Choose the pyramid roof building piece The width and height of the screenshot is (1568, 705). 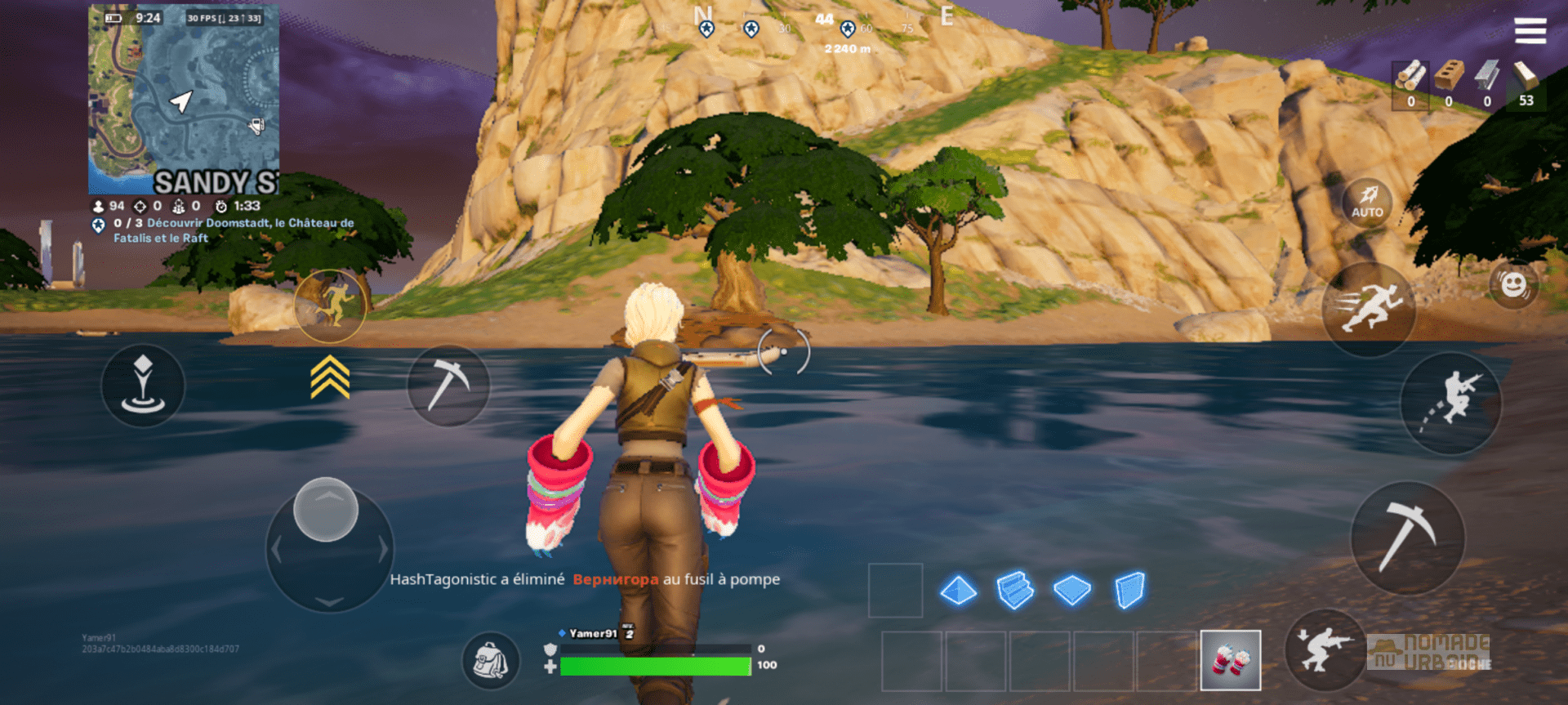click(958, 590)
